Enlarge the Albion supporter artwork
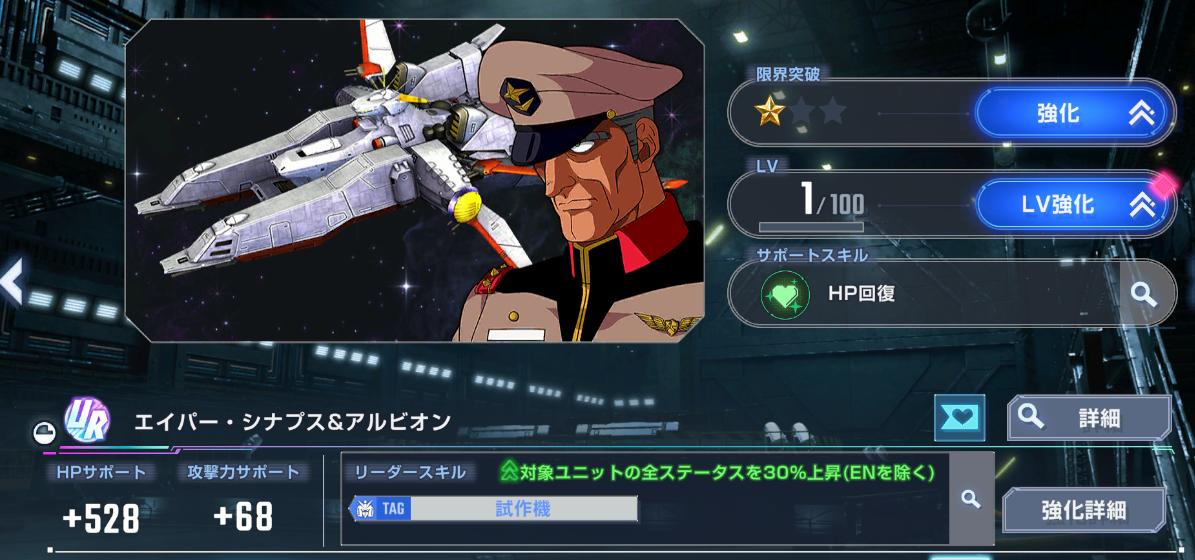This screenshot has height=560, width=1195. [414, 180]
